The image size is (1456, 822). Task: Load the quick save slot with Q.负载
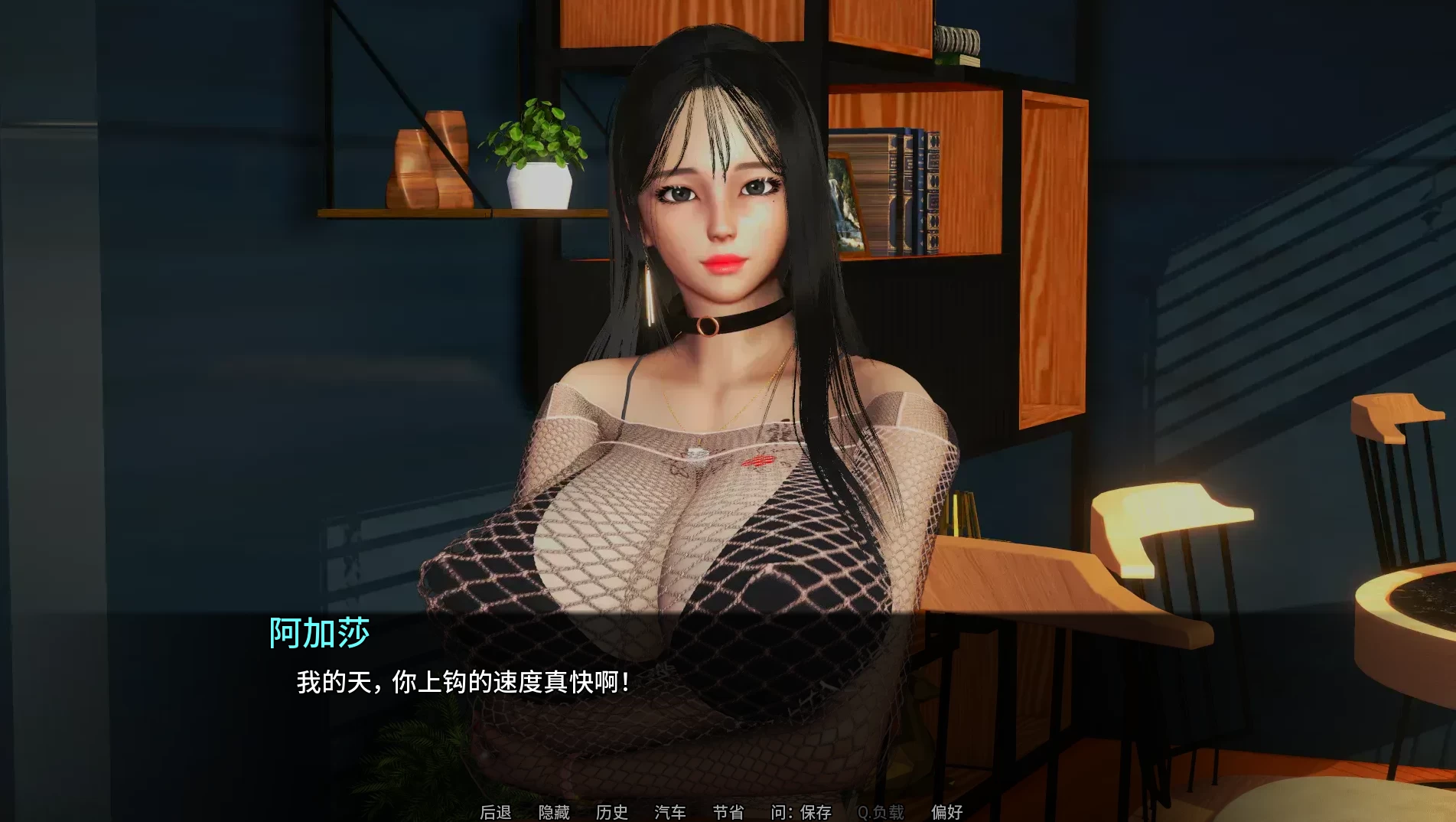pos(881,813)
